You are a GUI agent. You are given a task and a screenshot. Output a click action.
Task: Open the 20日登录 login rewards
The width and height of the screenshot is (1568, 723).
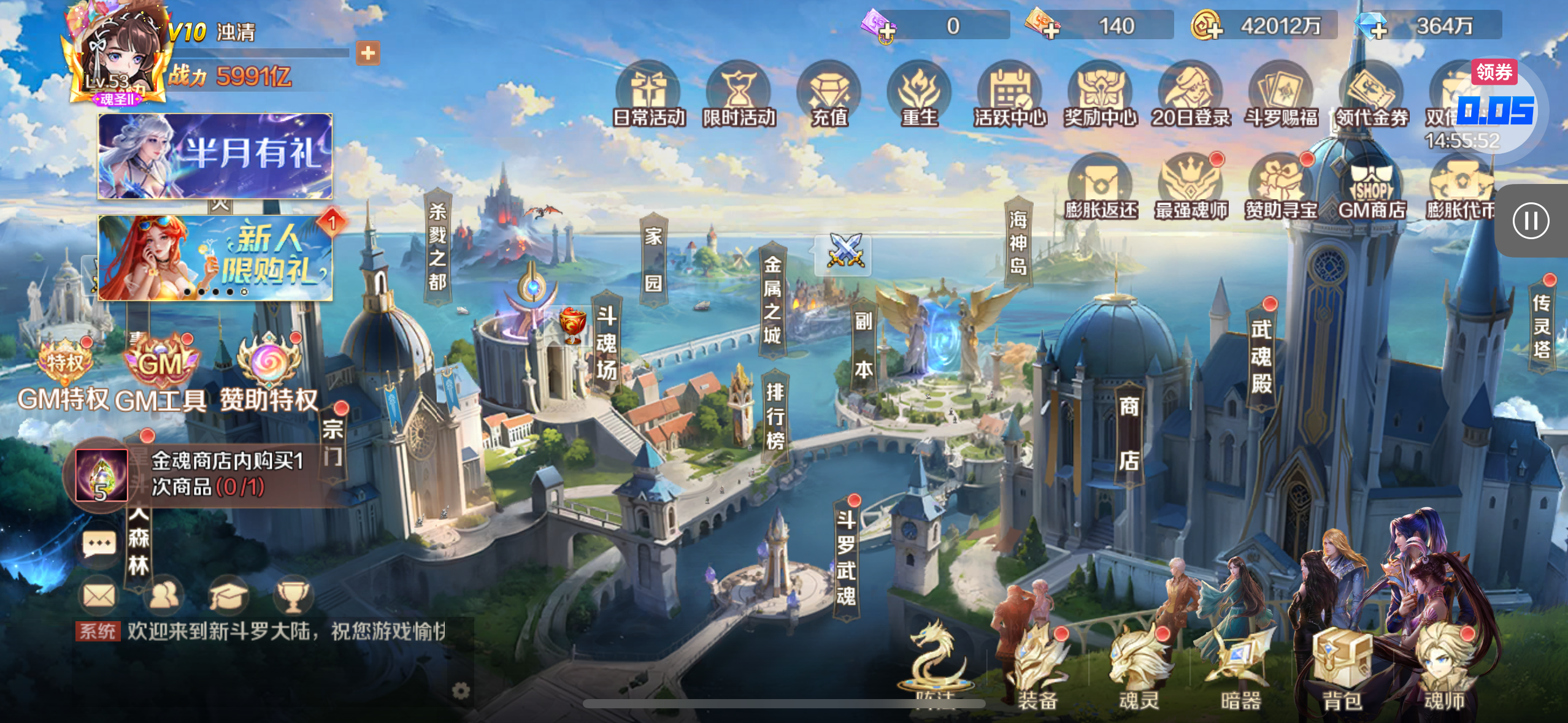[1190, 95]
